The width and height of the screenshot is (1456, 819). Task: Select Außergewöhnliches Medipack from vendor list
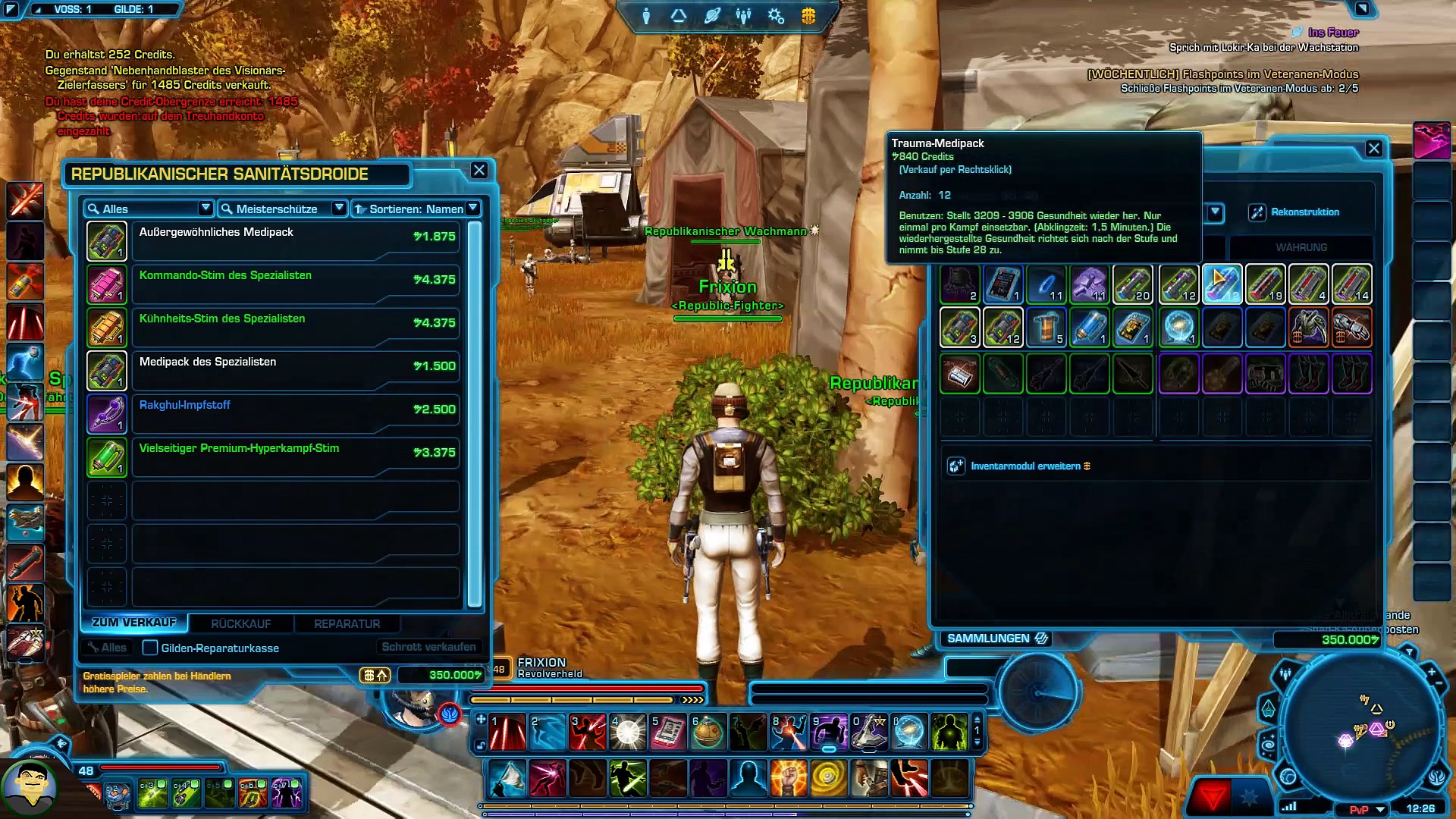coord(296,241)
